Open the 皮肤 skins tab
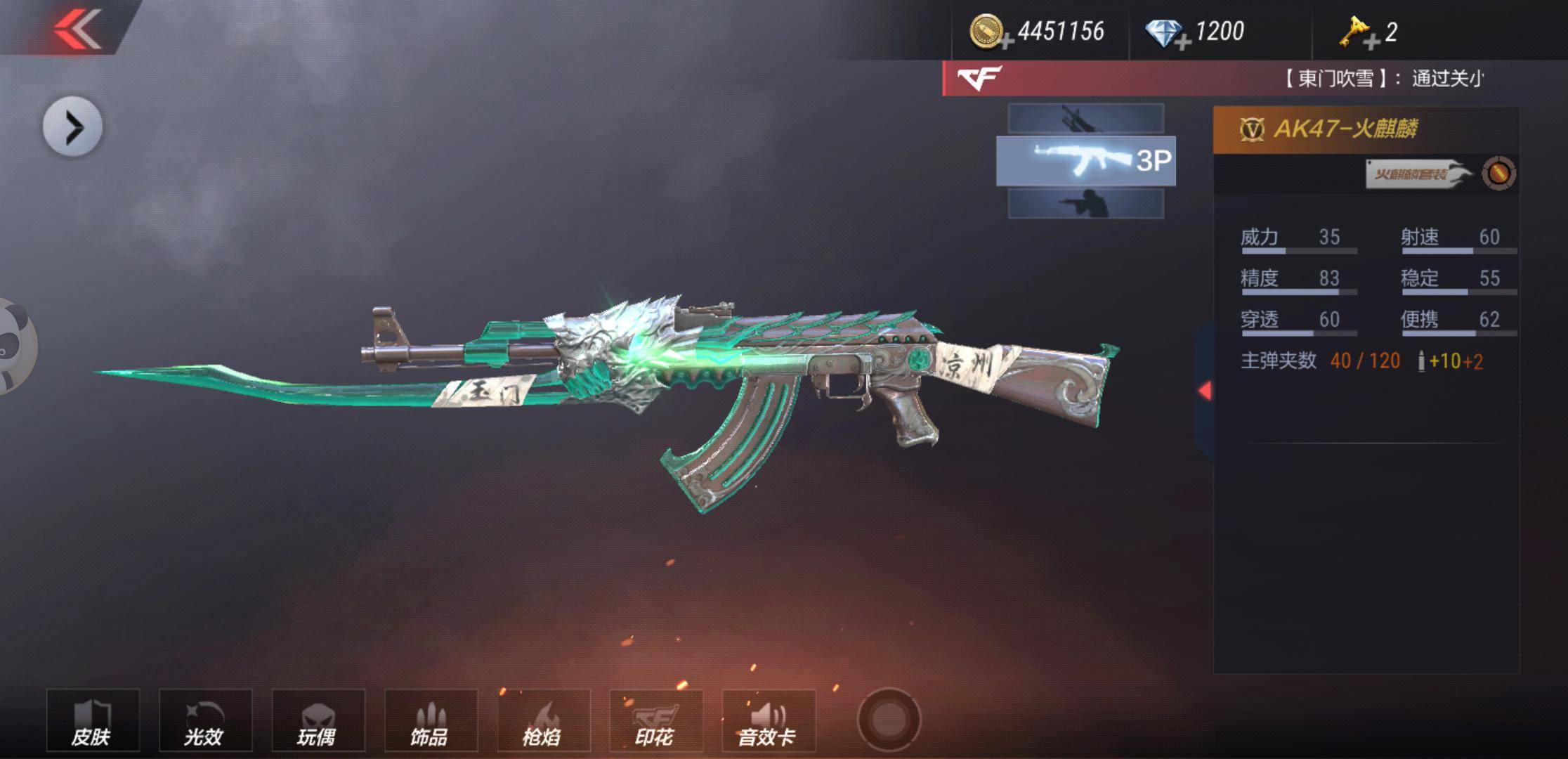1568x759 pixels. (93, 720)
